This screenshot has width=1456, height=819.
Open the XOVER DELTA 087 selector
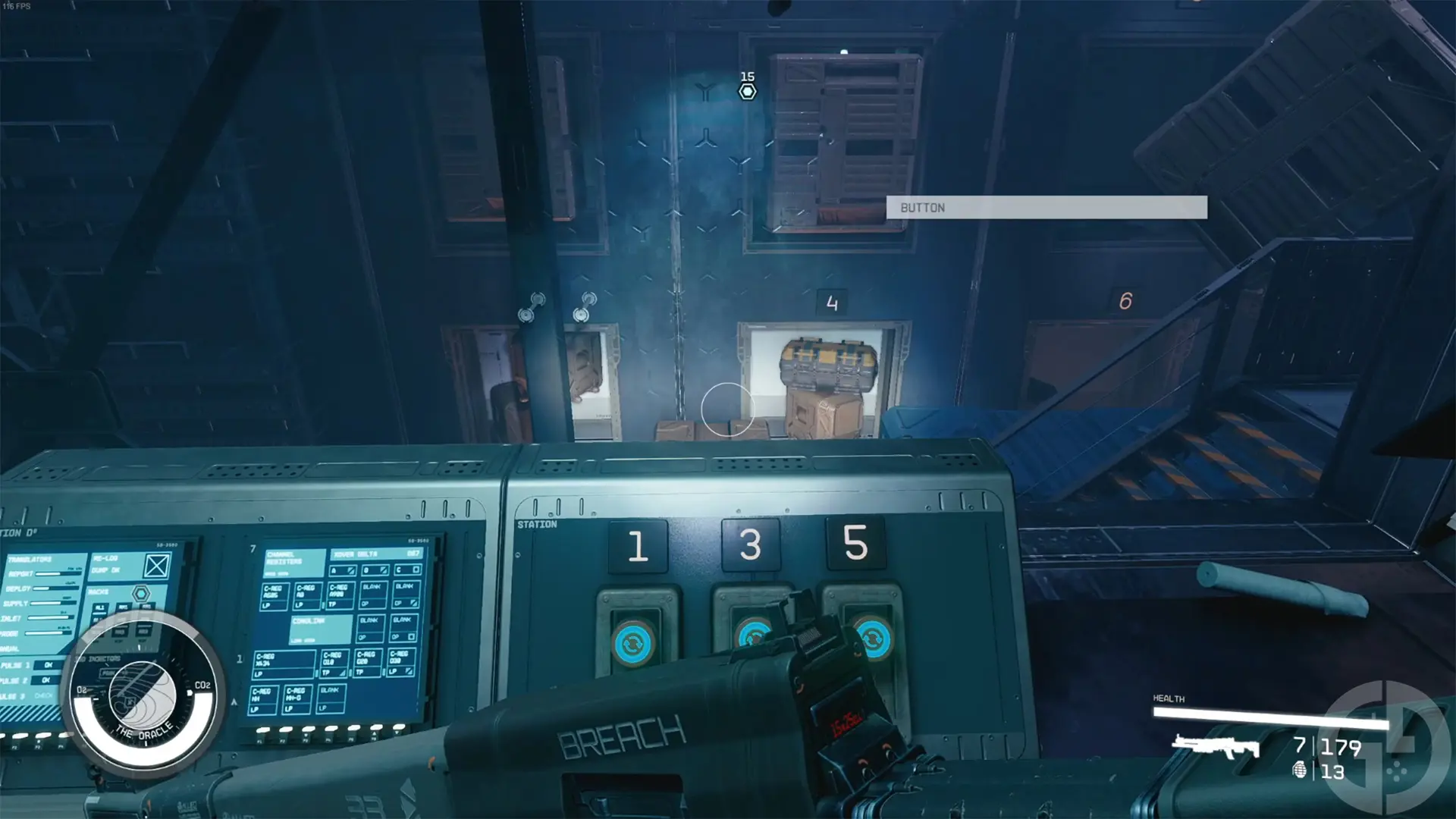click(x=378, y=555)
